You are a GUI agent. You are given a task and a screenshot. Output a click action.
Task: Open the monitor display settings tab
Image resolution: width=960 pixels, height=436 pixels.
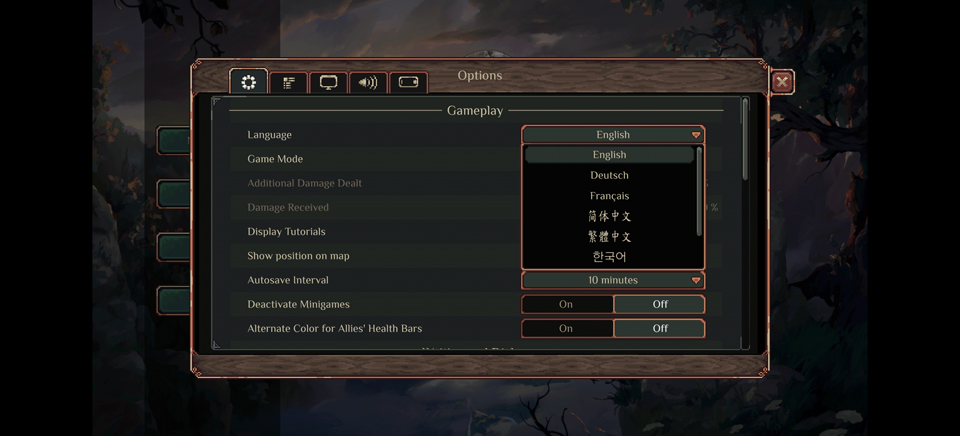point(328,83)
